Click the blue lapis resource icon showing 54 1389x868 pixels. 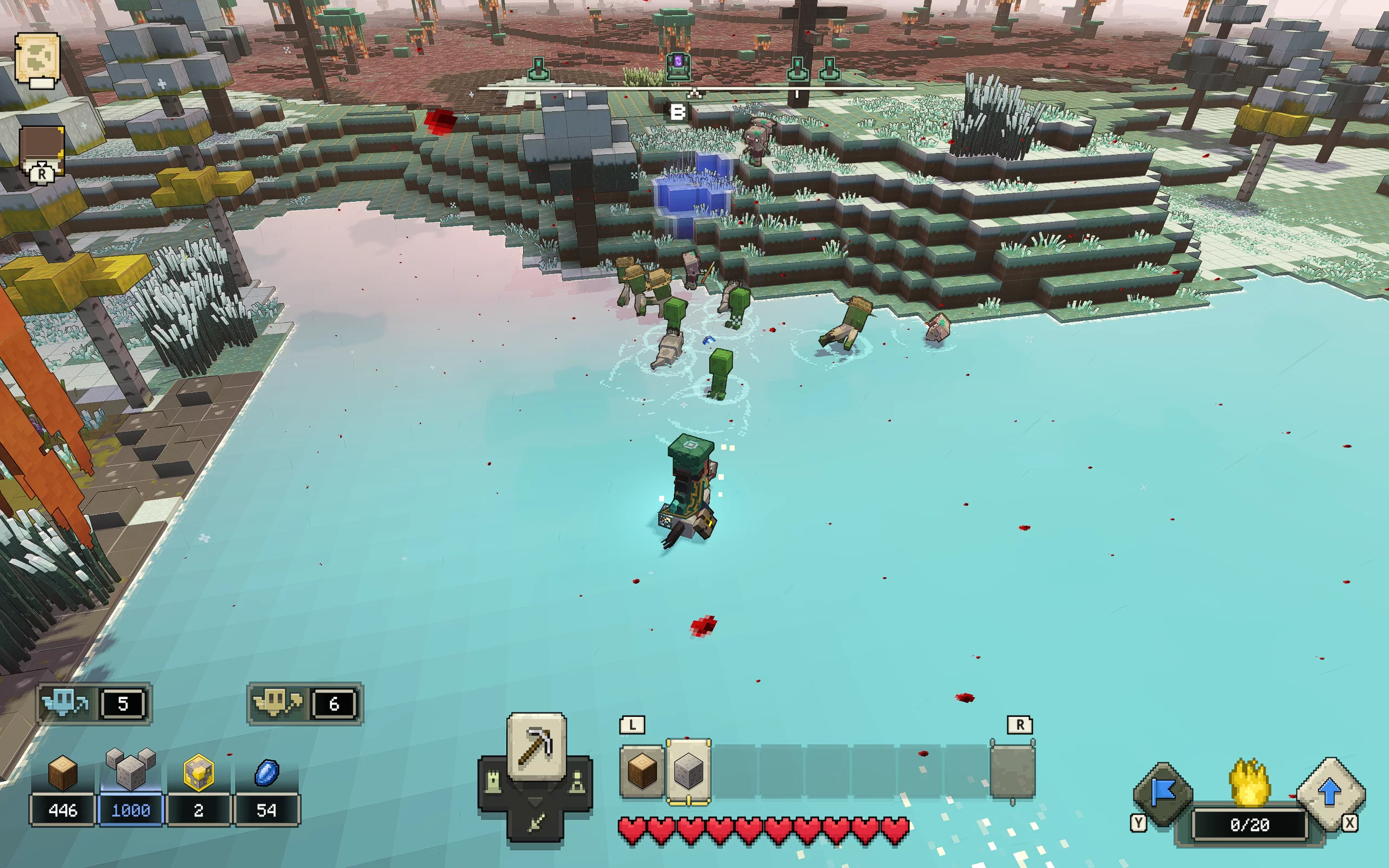(266, 773)
